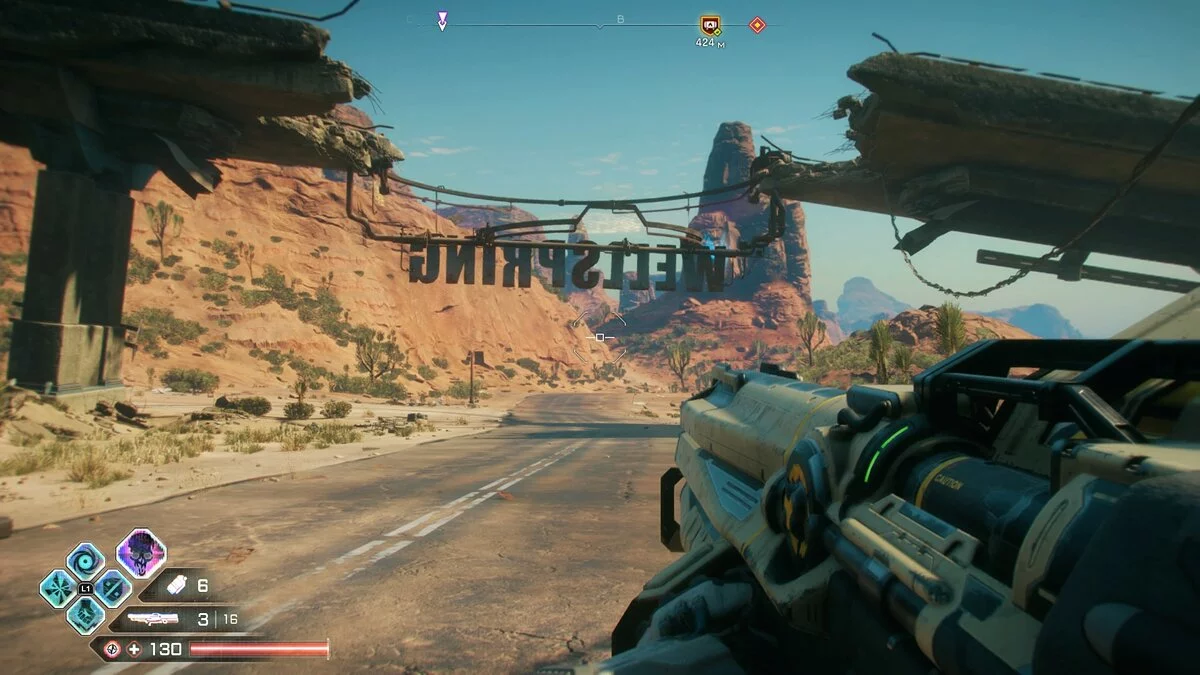1200x675 pixels.
Task: Activate the purple skull Overdrive icon
Action: 141,553
